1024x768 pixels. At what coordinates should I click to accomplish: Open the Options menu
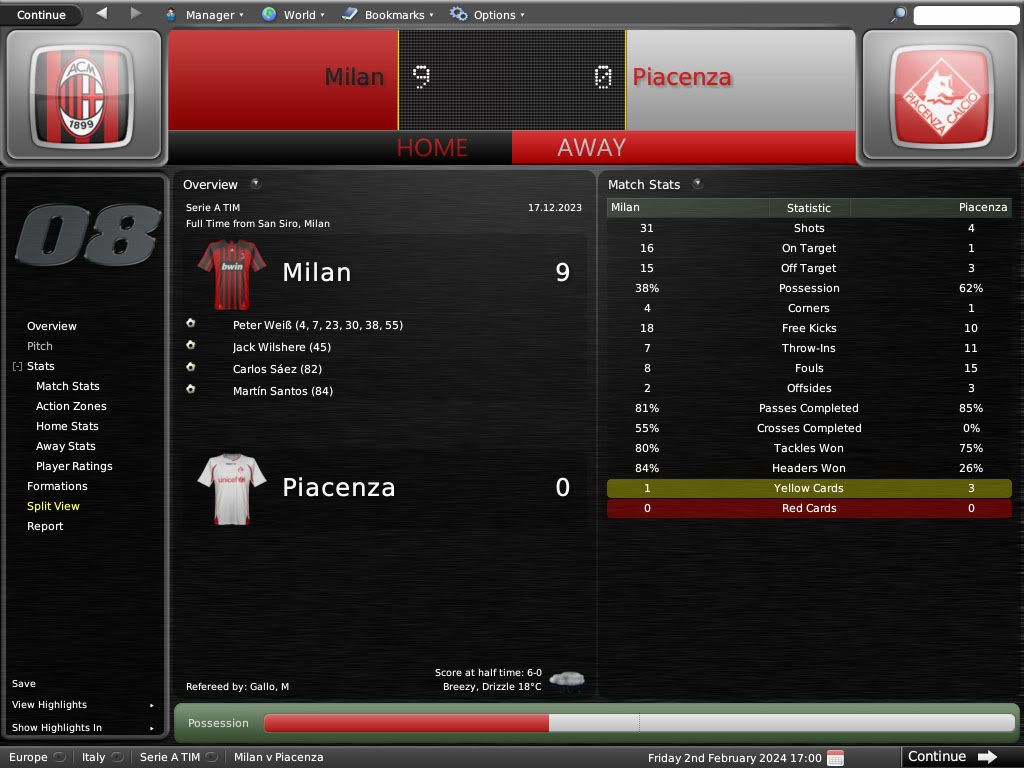point(487,15)
